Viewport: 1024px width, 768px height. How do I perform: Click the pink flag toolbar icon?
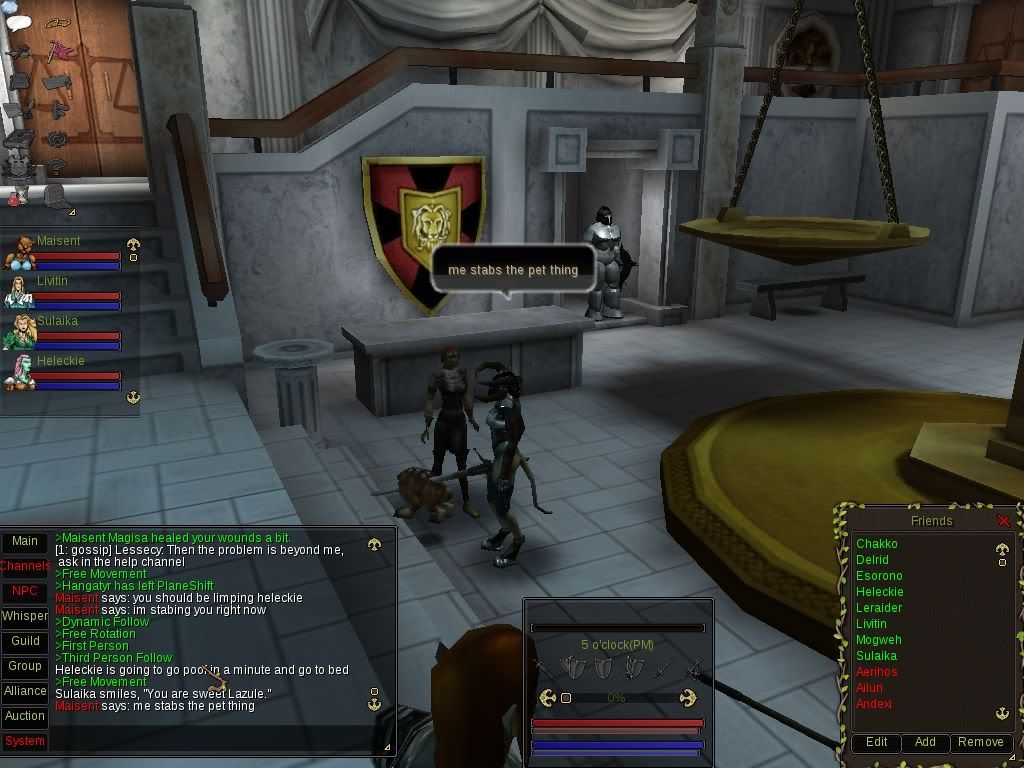tap(60, 50)
